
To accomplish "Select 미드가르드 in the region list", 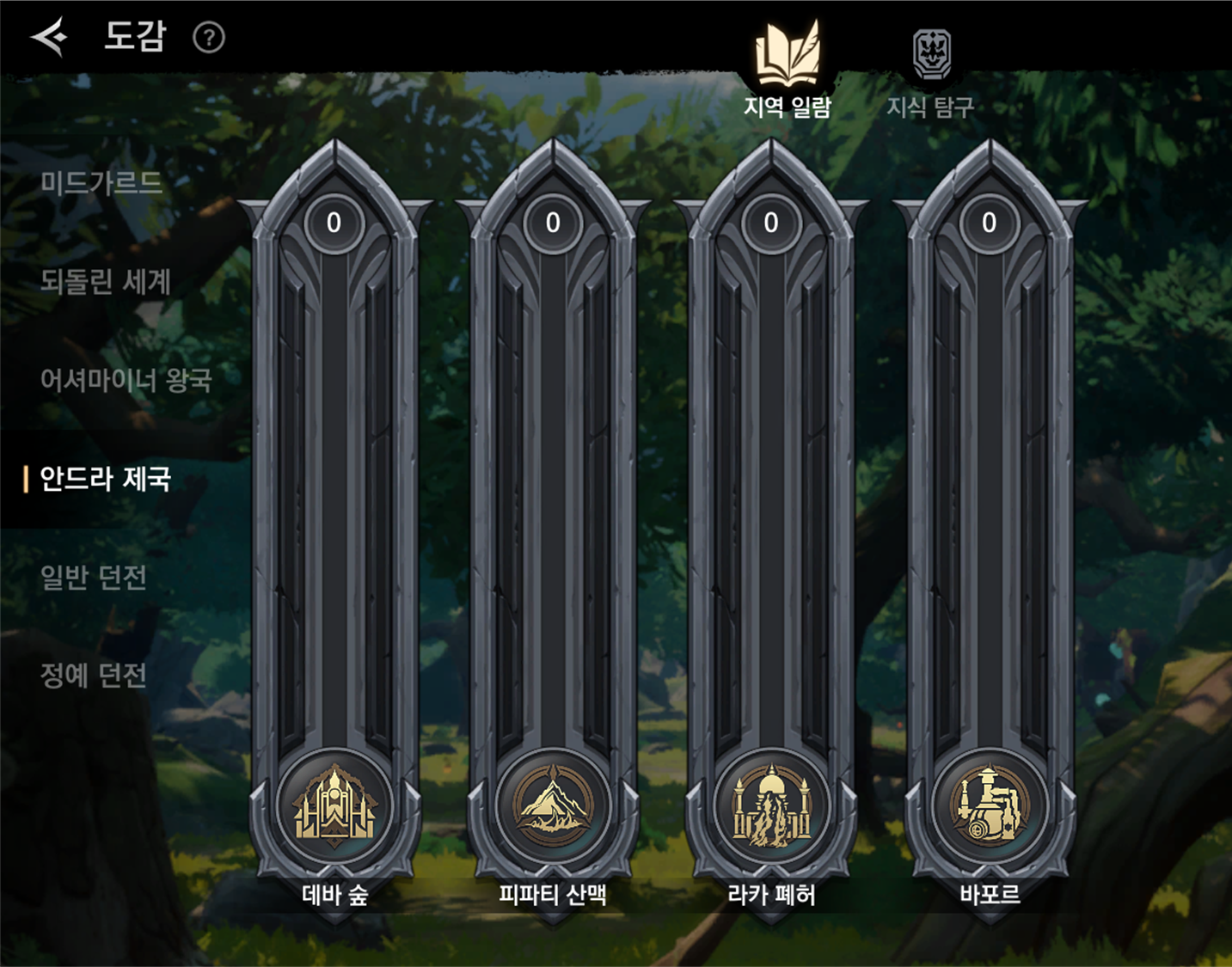I will (x=101, y=183).
